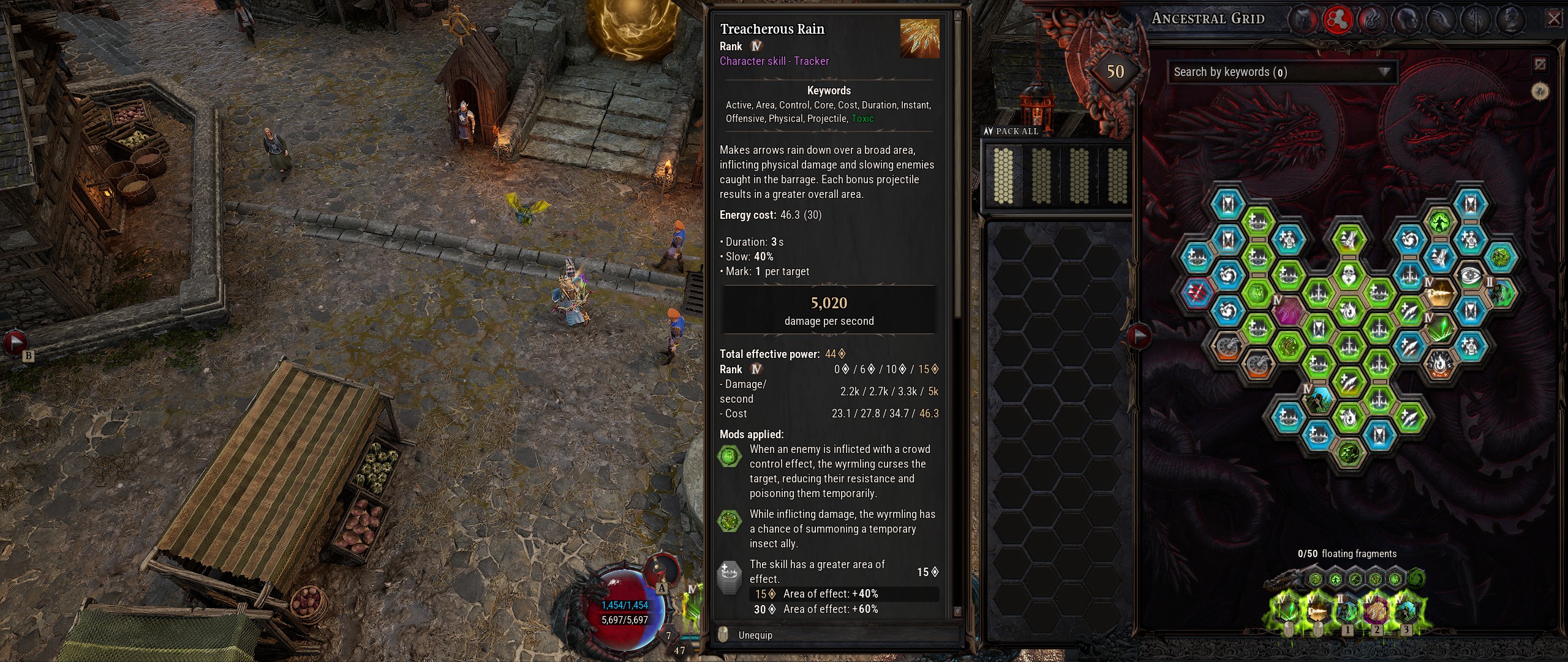The height and width of the screenshot is (662, 1568).
Task: Click the Unequip button for Treacherous Rain
Action: pyautogui.click(x=755, y=635)
